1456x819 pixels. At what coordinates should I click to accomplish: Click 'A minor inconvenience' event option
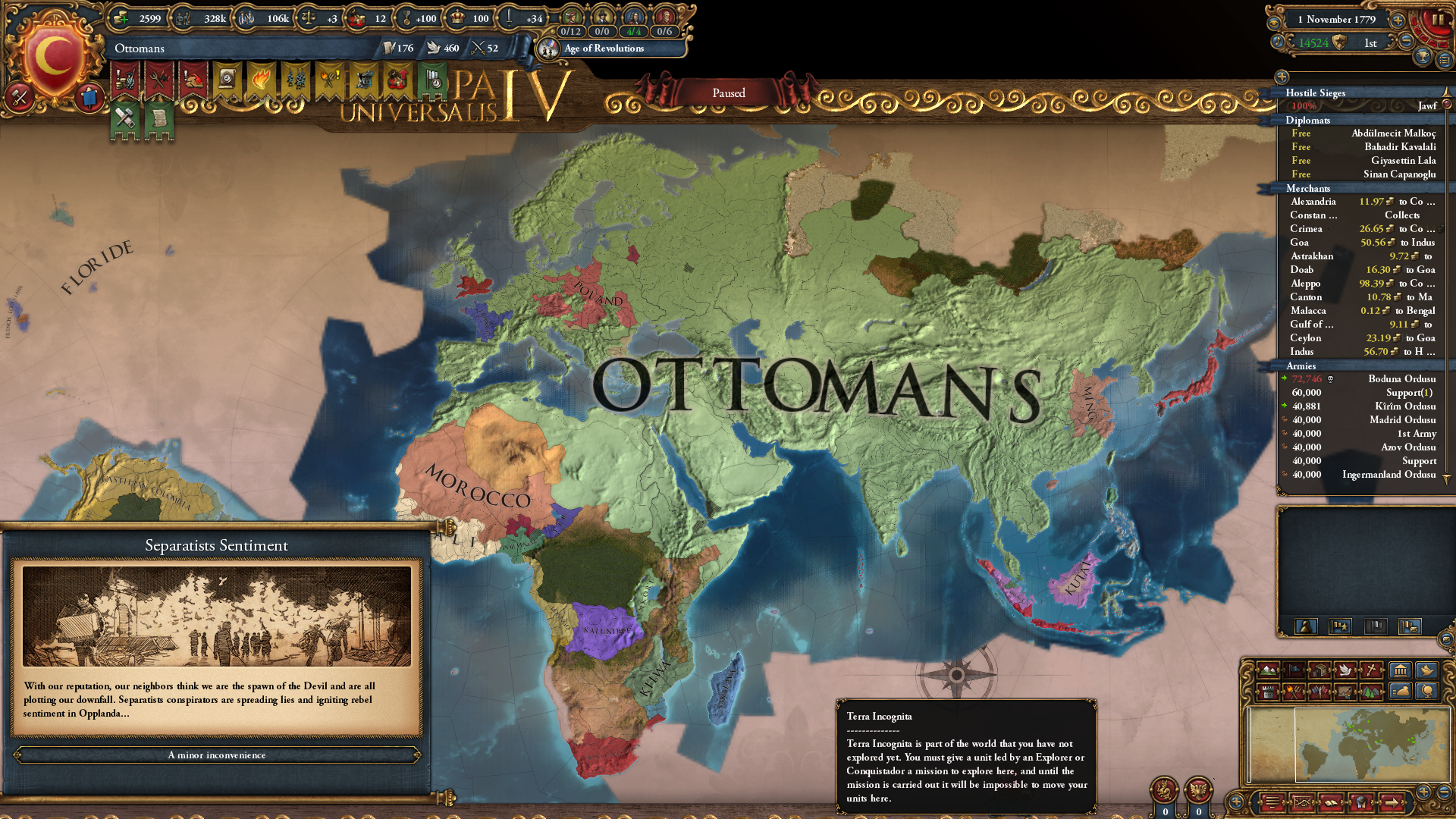tap(218, 755)
